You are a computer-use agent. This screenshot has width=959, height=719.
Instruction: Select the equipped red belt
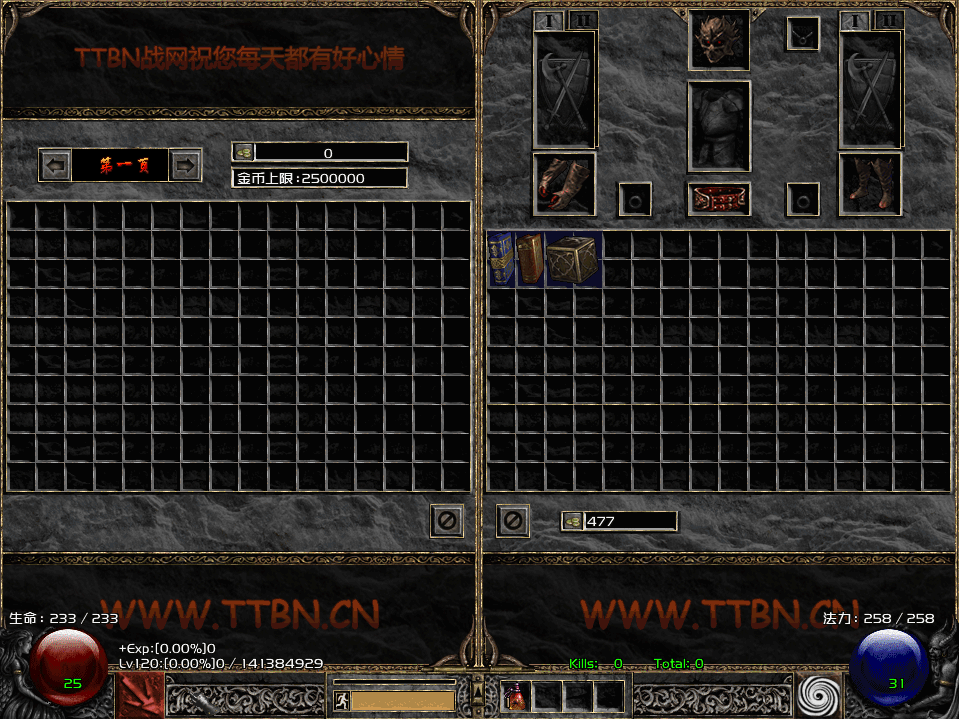(x=718, y=198)
